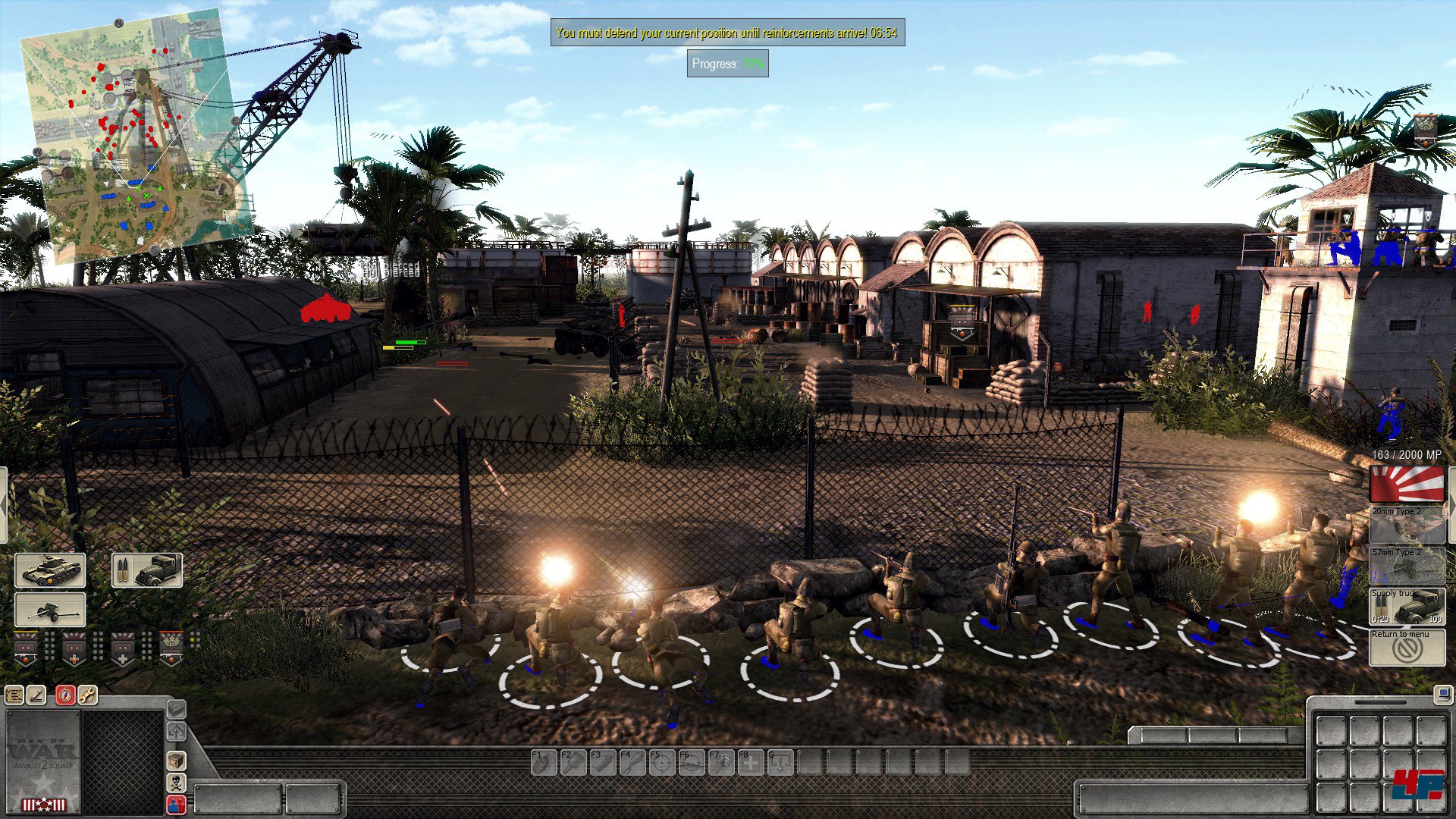Open the wooden crate inventory button
The height and width of the screenshot is (819, 1456).
(x=176, y=761)
